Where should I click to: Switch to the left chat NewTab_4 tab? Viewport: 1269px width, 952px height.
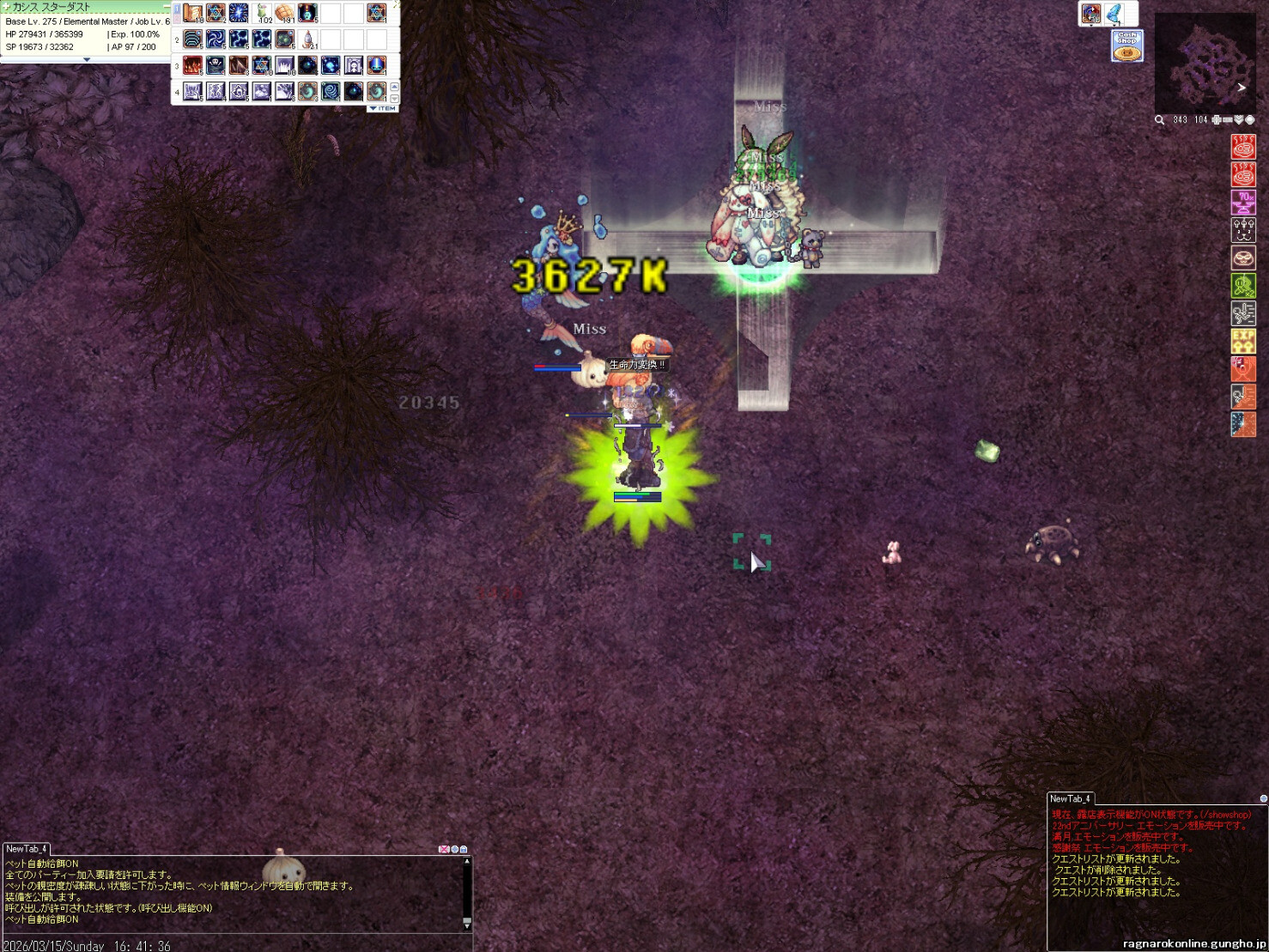[x=27, y=849]
